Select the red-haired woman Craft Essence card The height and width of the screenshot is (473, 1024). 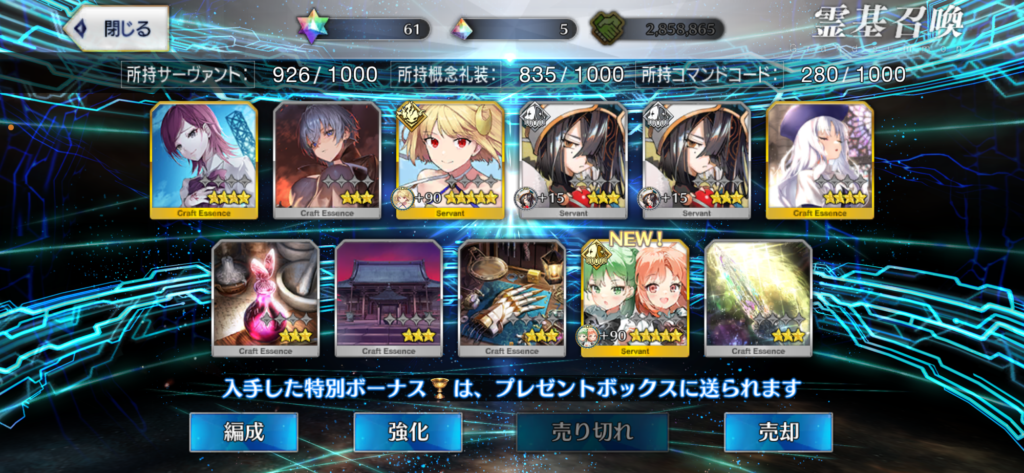point(204,160)
